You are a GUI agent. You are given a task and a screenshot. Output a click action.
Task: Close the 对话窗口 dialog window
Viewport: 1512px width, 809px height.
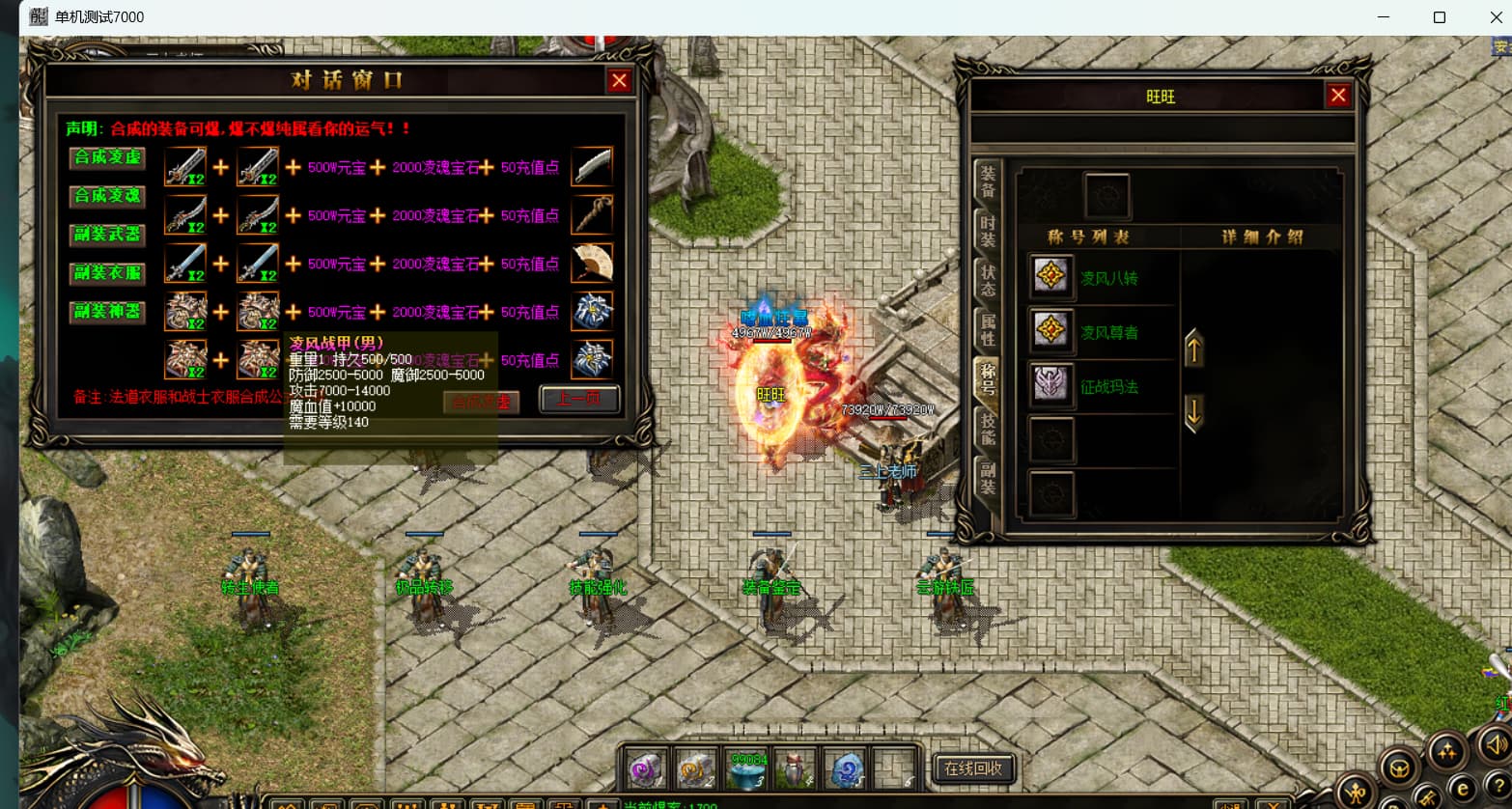click(x=619, y=81)
